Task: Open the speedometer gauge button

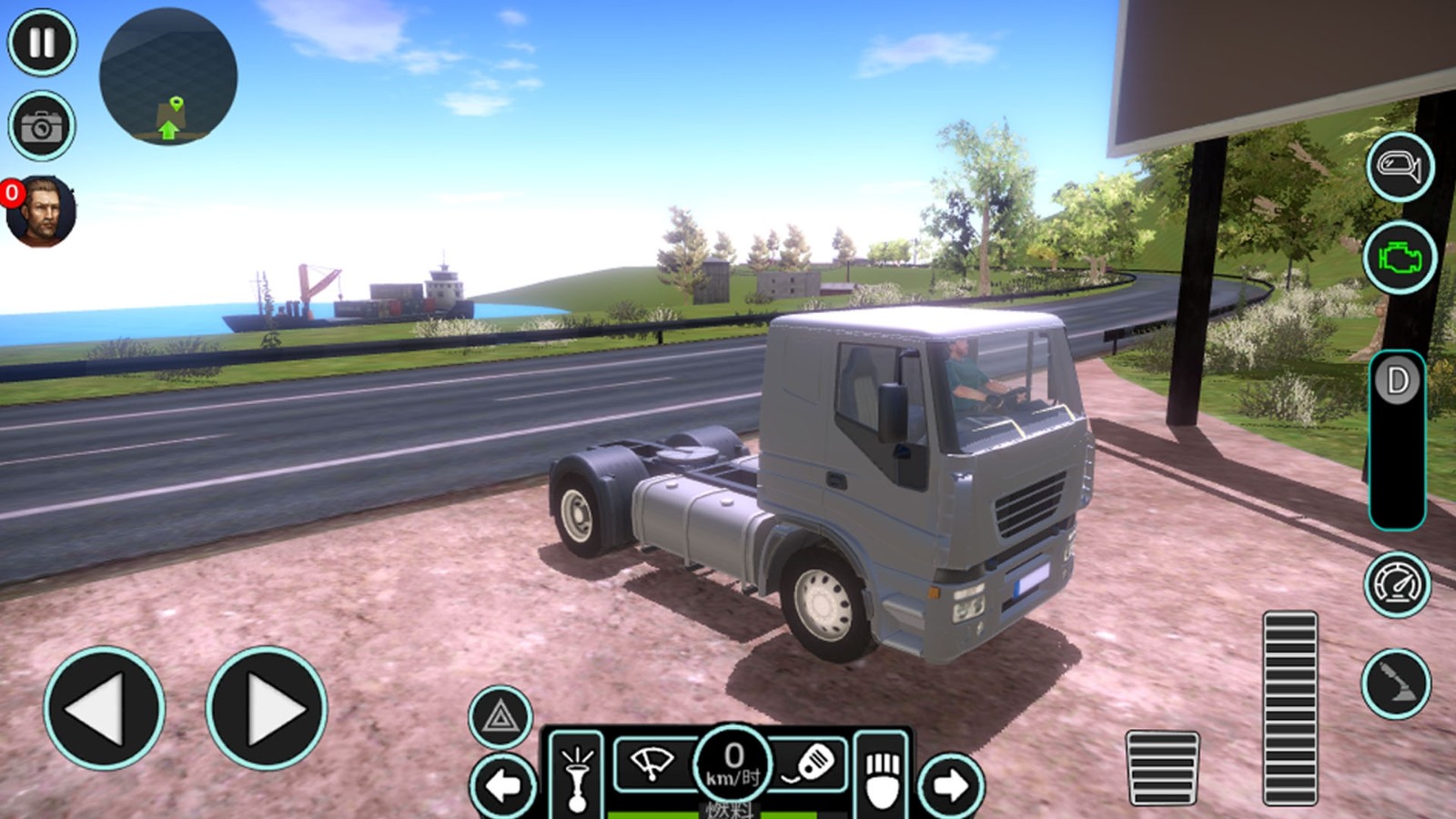Action: click(x=1397, y=584)
